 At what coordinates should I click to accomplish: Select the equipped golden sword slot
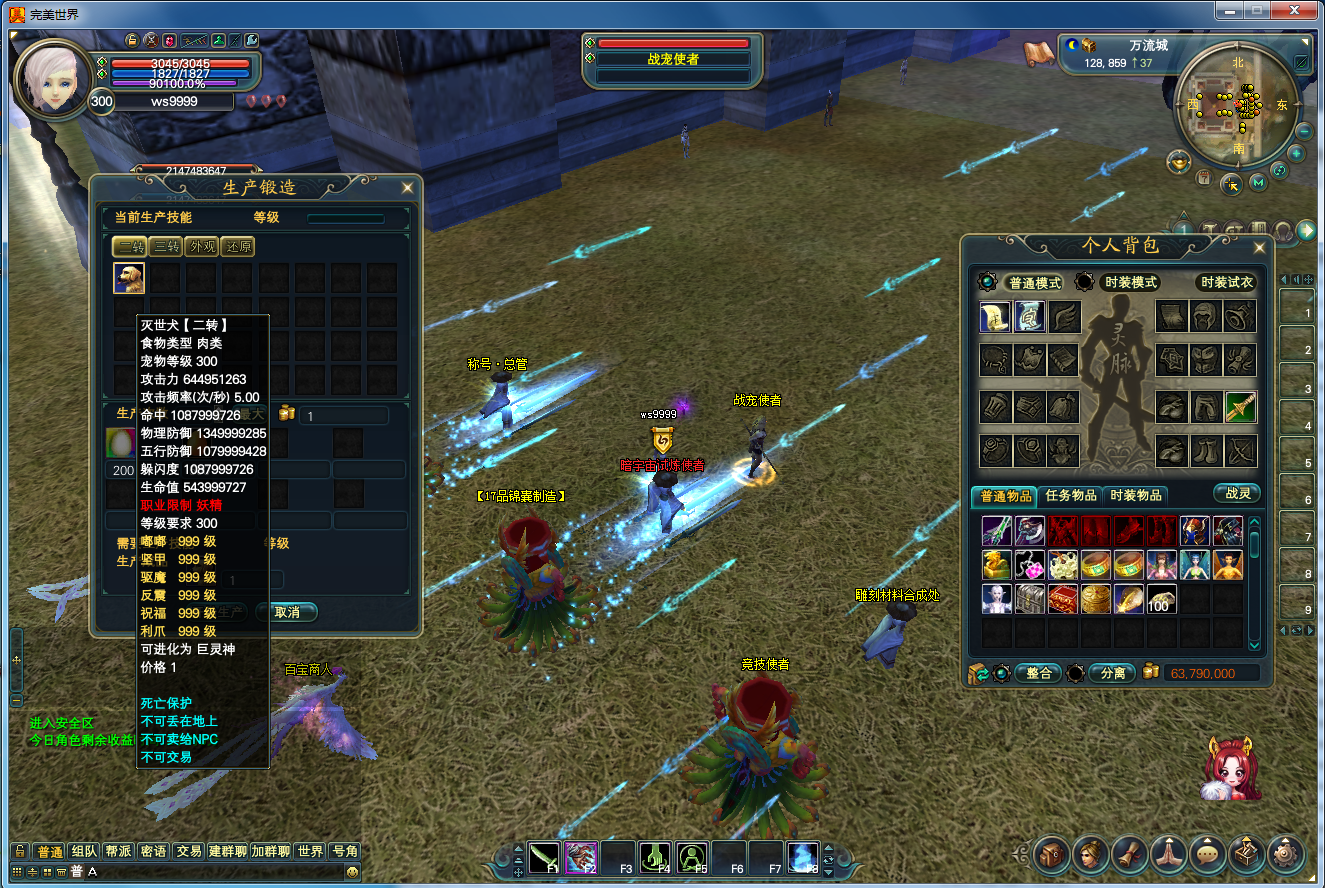pos(1241,407)
